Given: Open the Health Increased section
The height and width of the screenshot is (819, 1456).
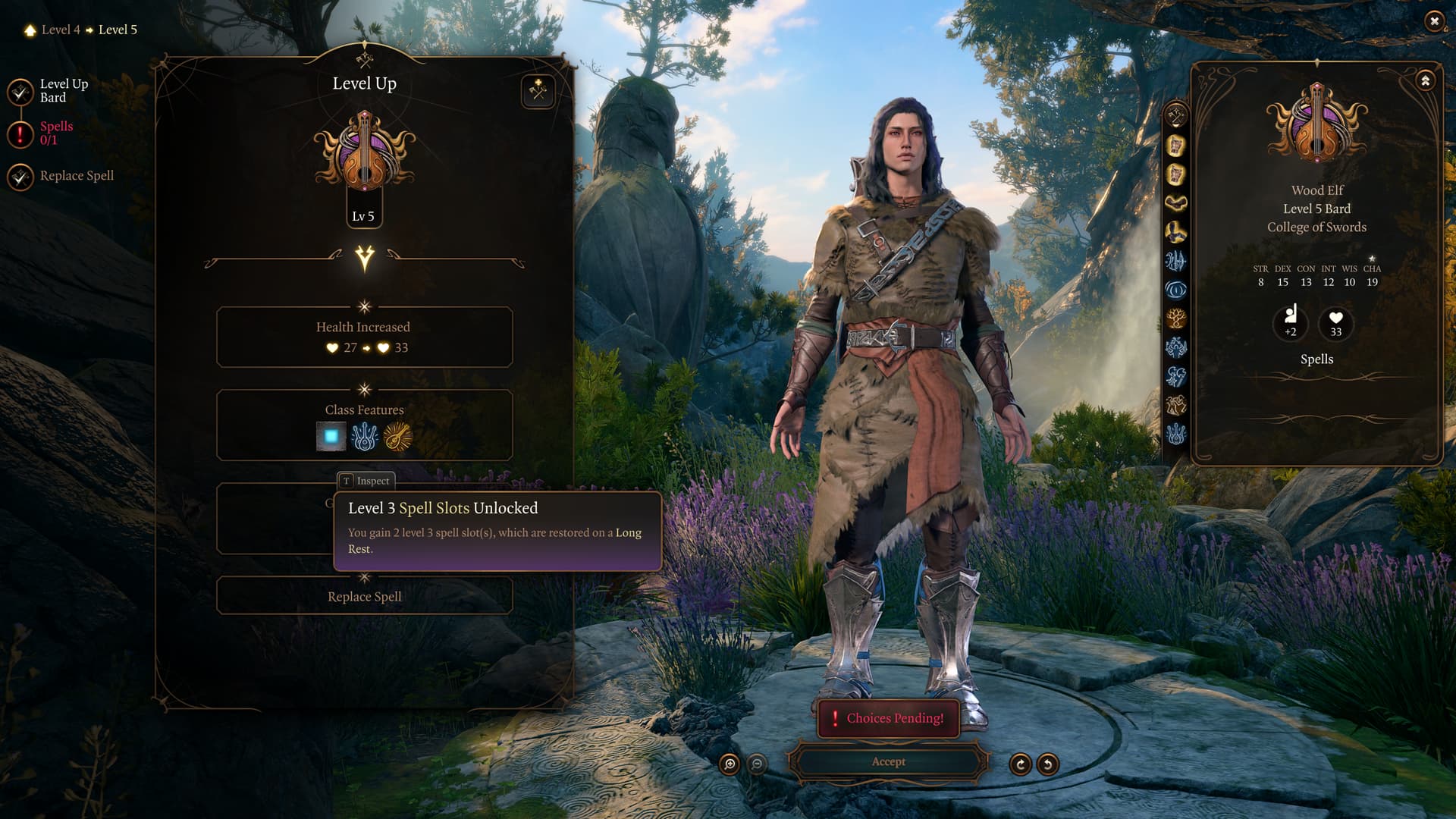Looking at the screenshot, I should point(365,337).
